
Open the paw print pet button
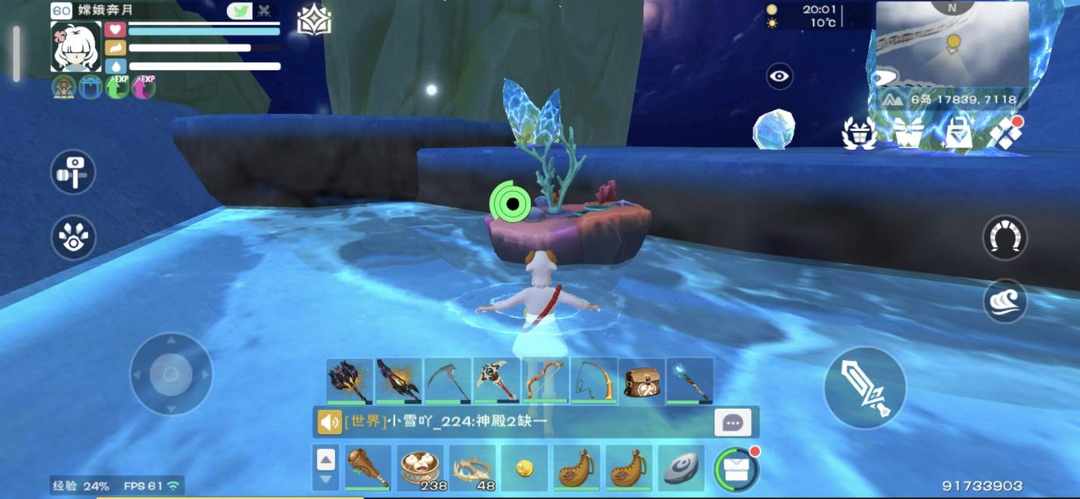pos(73,237)
